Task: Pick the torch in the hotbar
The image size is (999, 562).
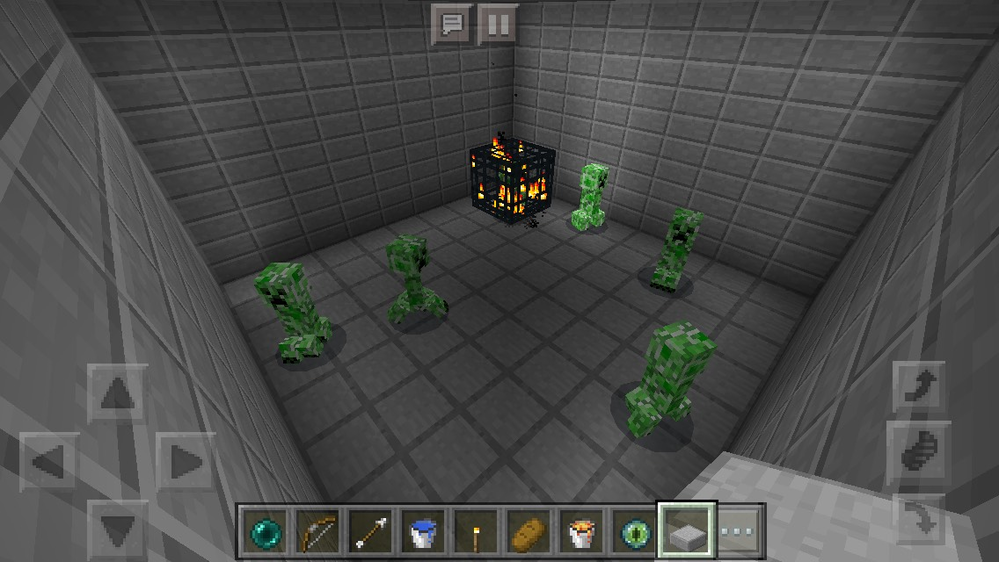Action: click(476, 531)
